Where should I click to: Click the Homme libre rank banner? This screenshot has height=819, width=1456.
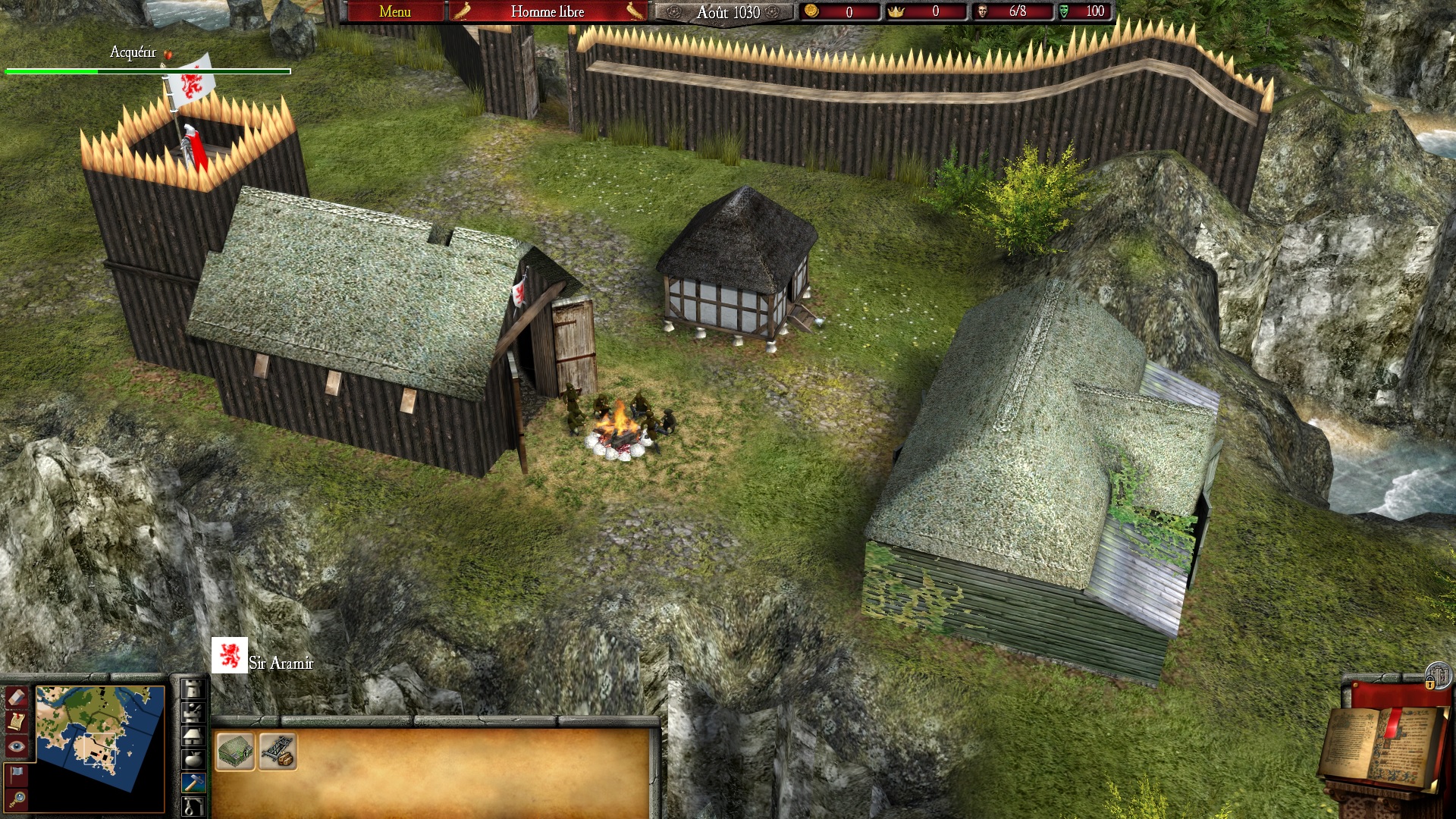click(x=546, y=12)
